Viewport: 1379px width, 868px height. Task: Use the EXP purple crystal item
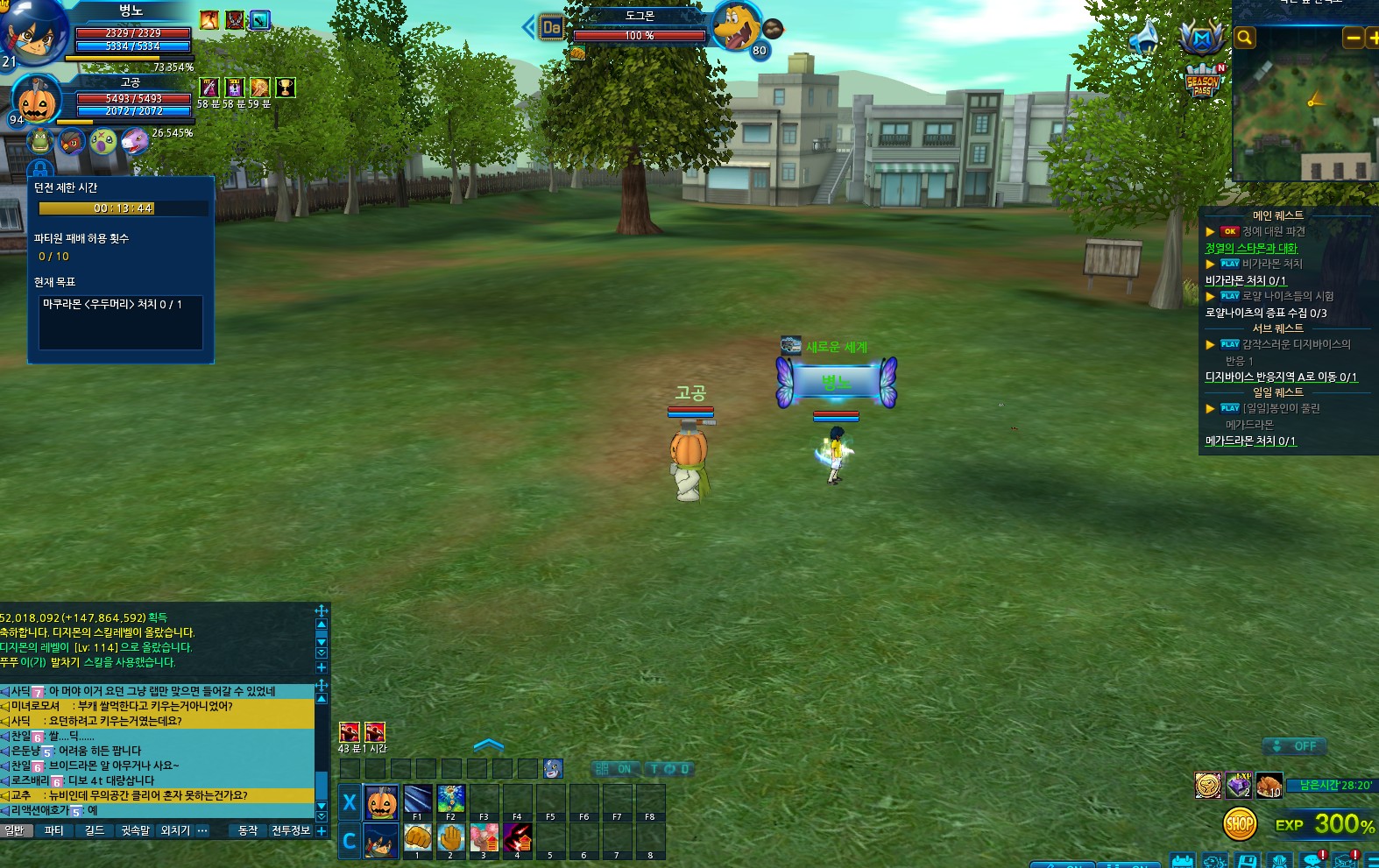[x=1238, y=785]
